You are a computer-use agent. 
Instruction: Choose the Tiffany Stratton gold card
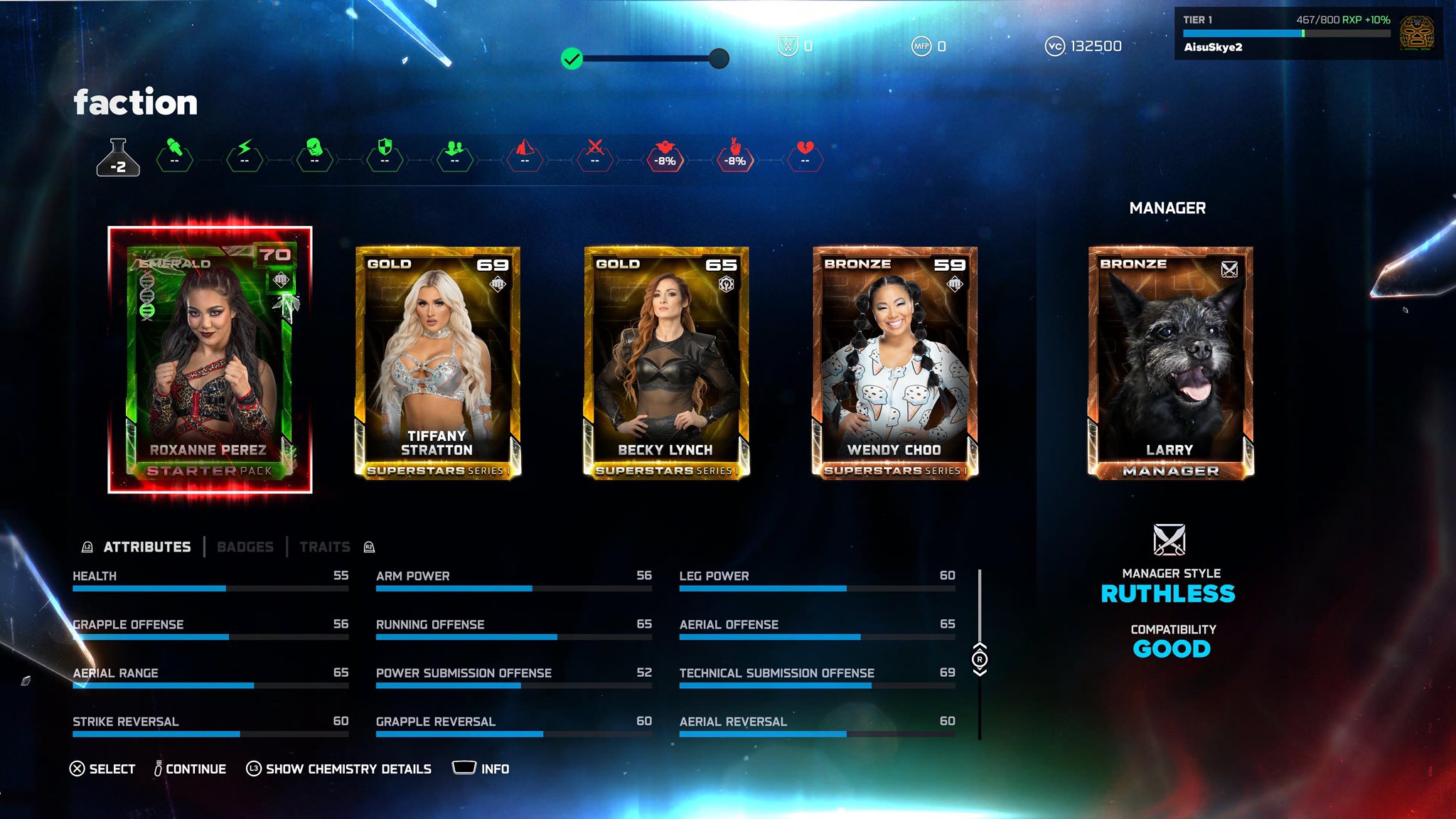(438, 363)
